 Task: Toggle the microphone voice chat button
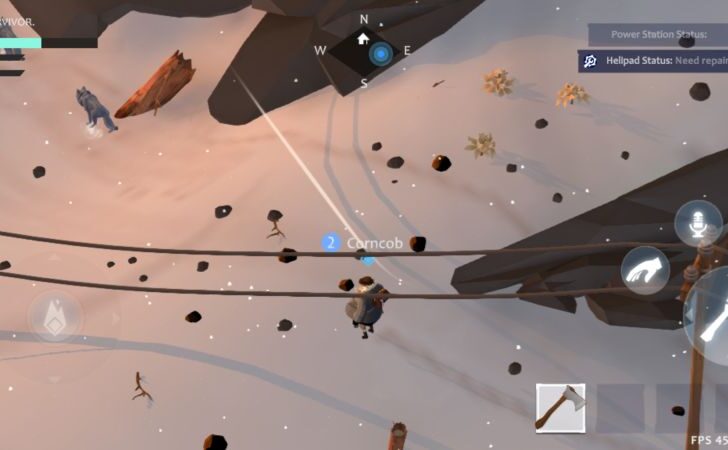point(697,223)
